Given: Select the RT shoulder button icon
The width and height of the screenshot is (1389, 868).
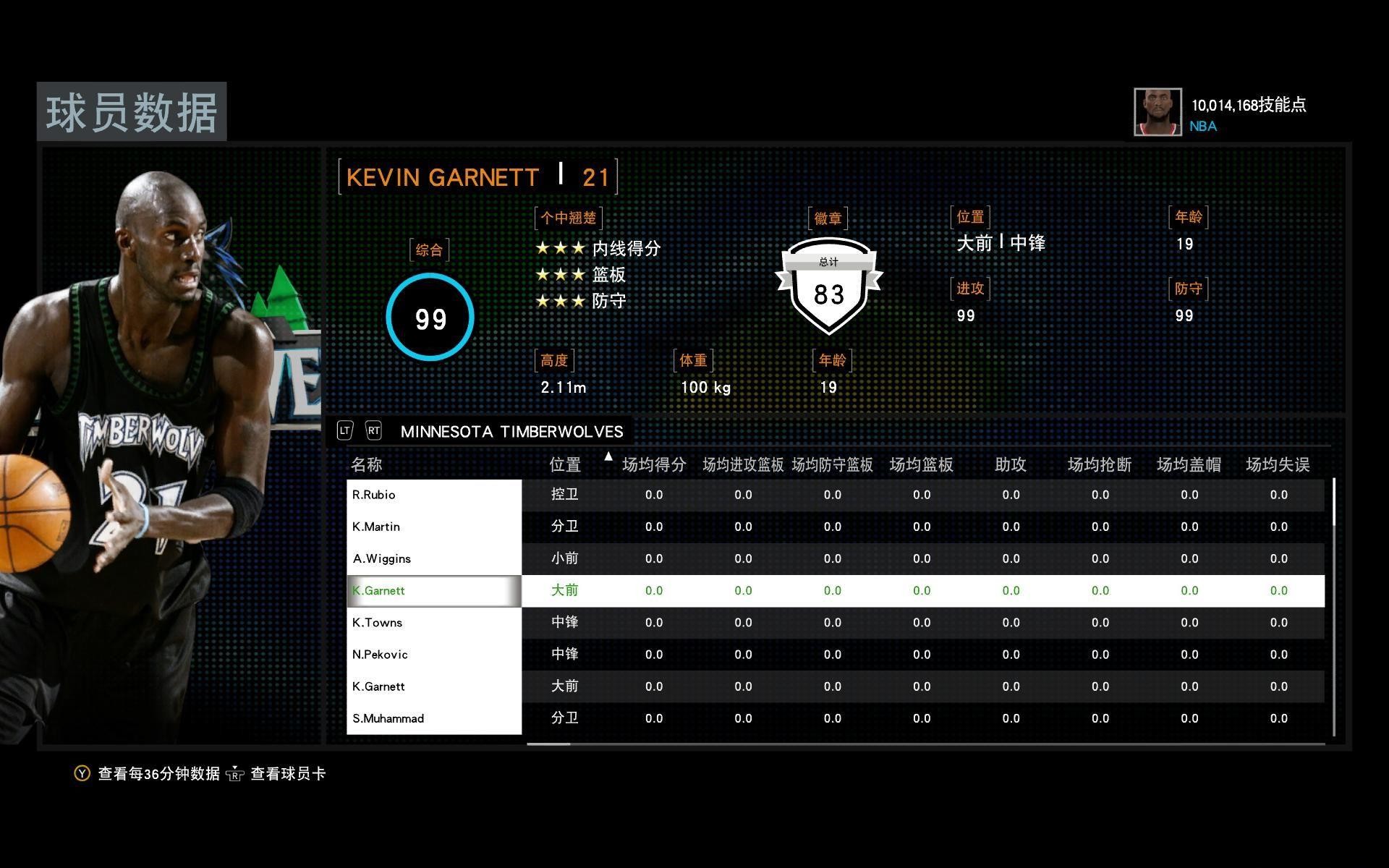Looking at the screenshot, I should click(x=374, y=430).
